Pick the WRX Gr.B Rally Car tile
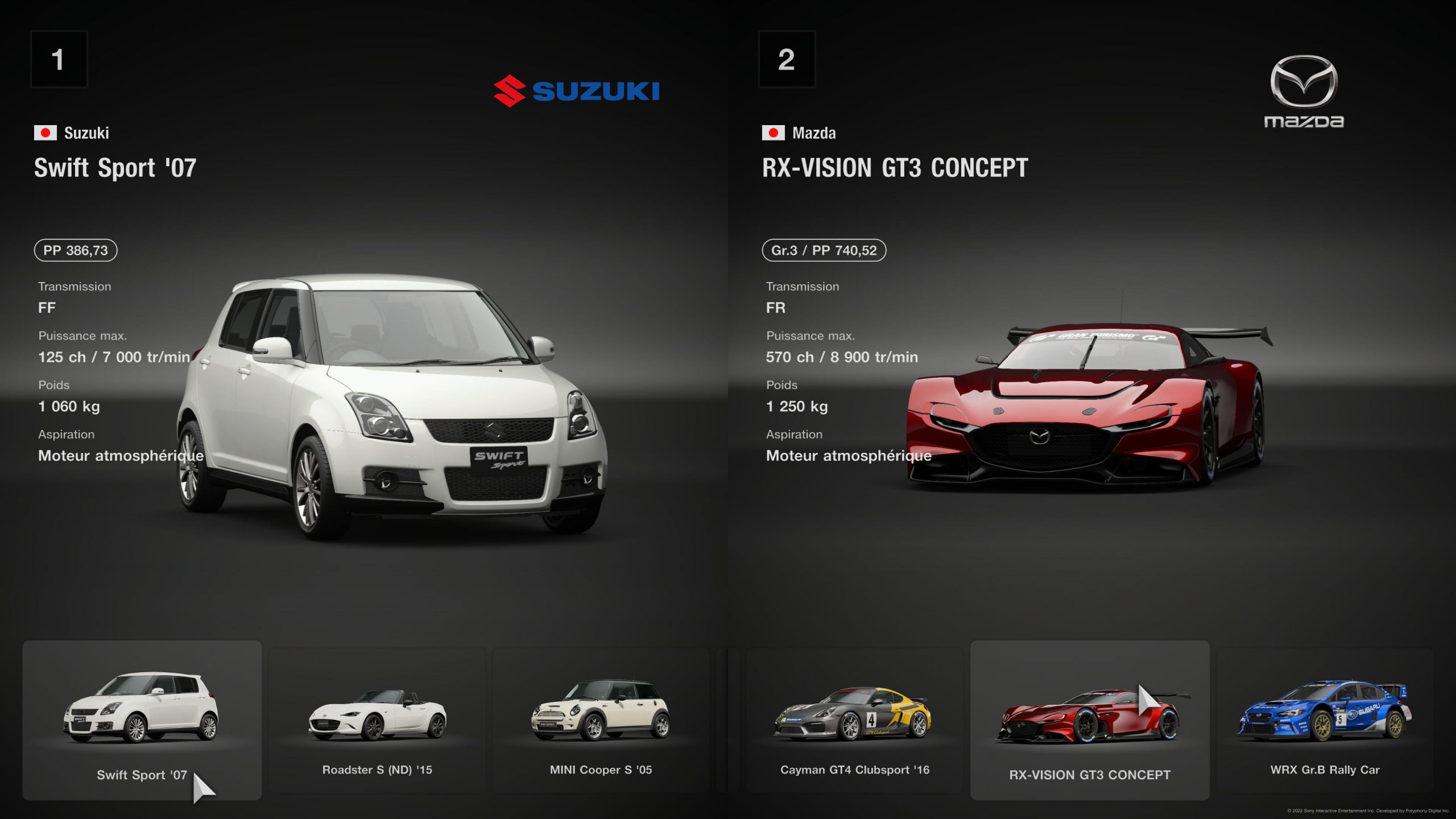 tap(1325, 720)
